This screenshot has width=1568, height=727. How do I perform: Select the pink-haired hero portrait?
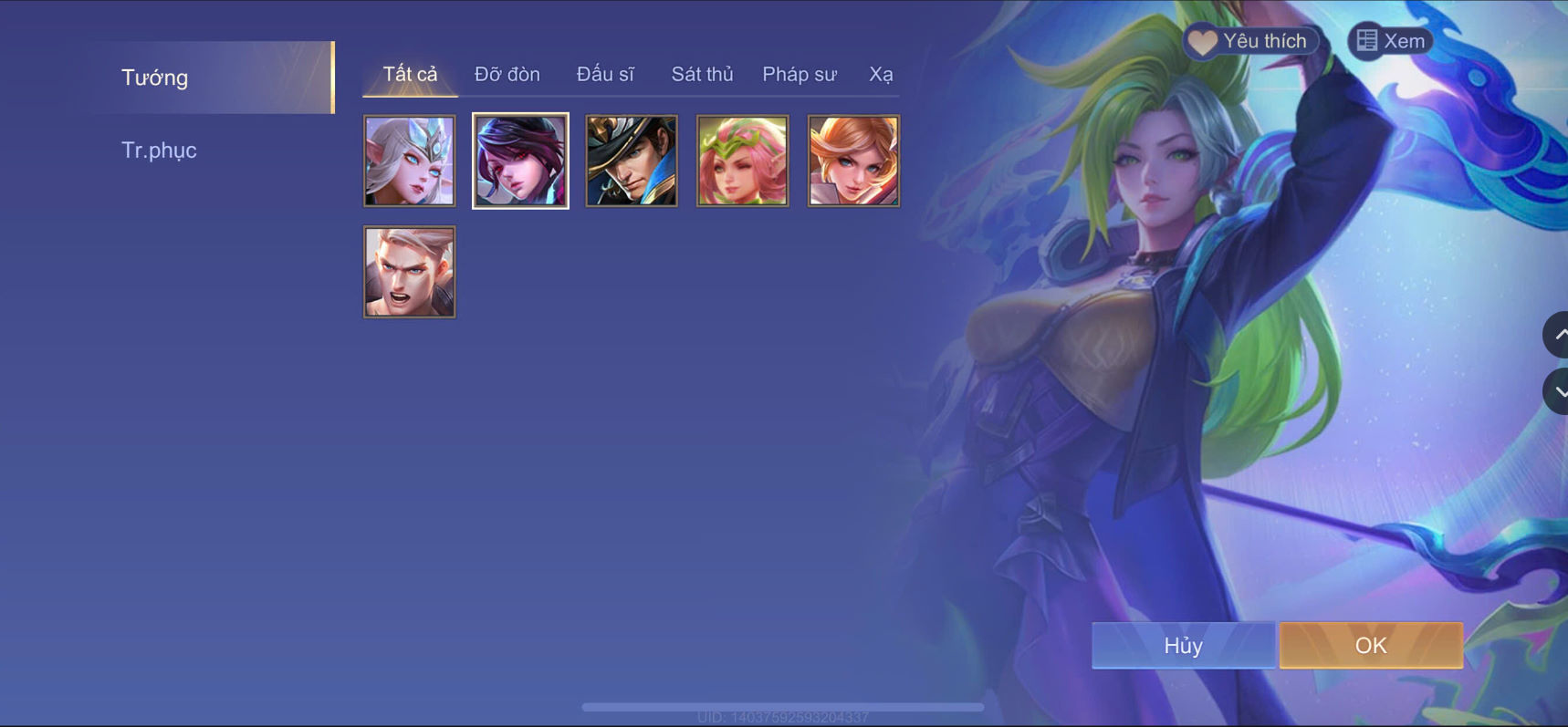point(742,161)
